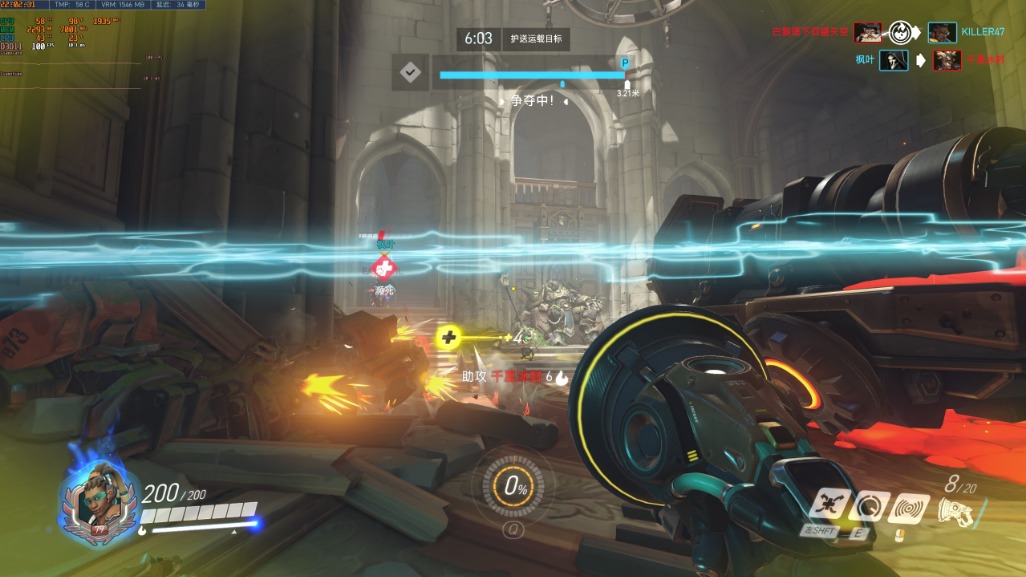Click the Torbjörn portrait in kill feed
This screenshot has width=1026, height=577.
point(868,32)
